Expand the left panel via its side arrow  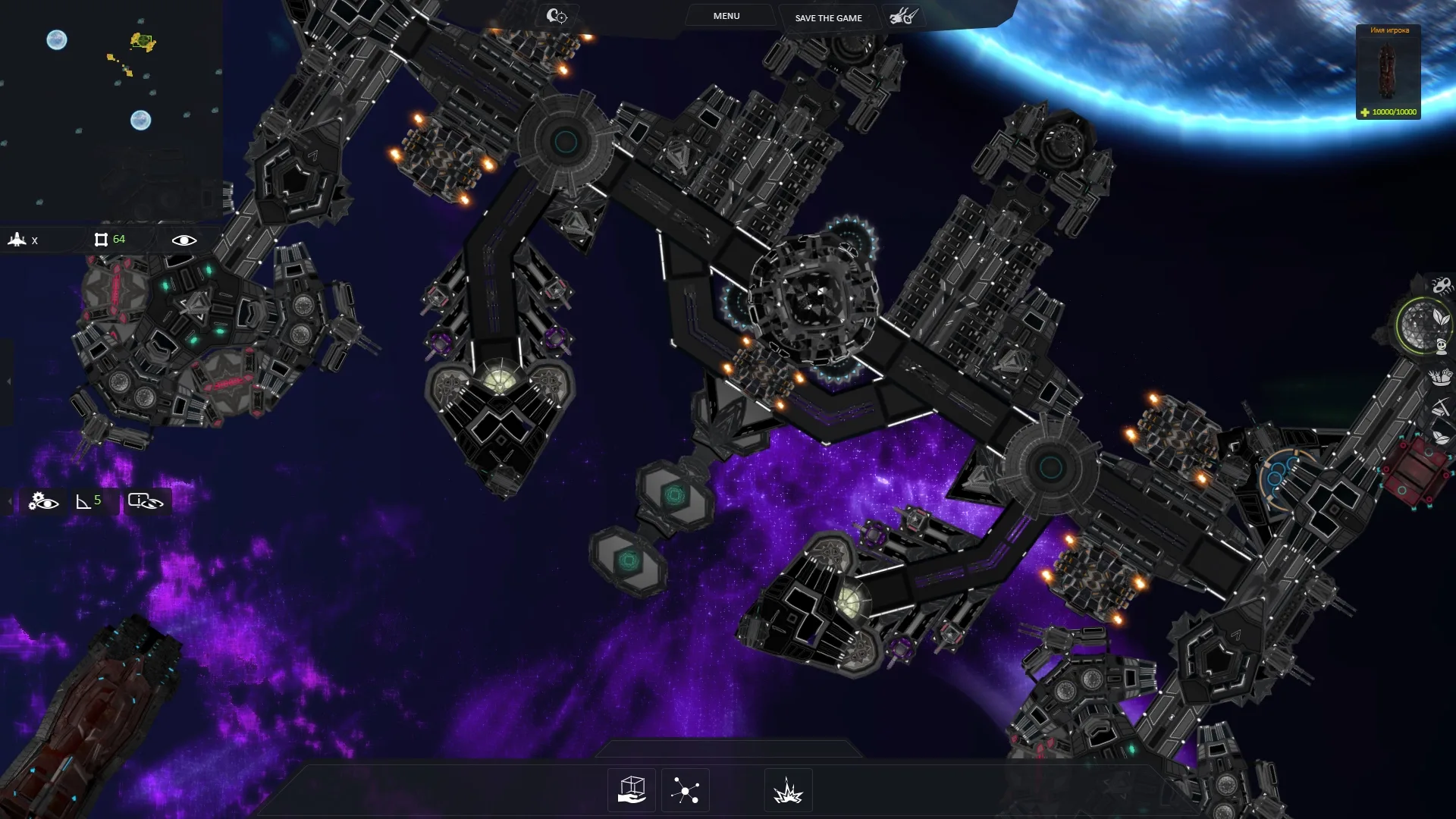click(8, 381)
